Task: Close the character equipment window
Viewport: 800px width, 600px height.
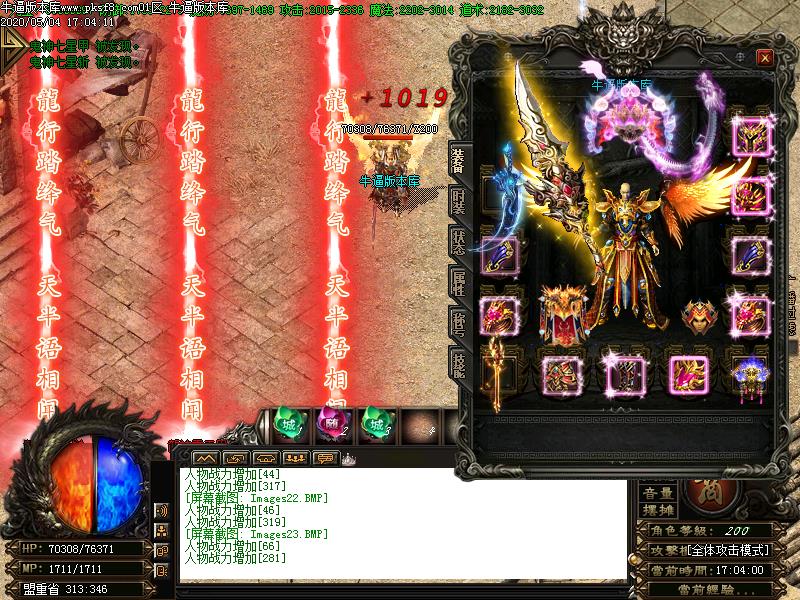Action: point(765,58)
